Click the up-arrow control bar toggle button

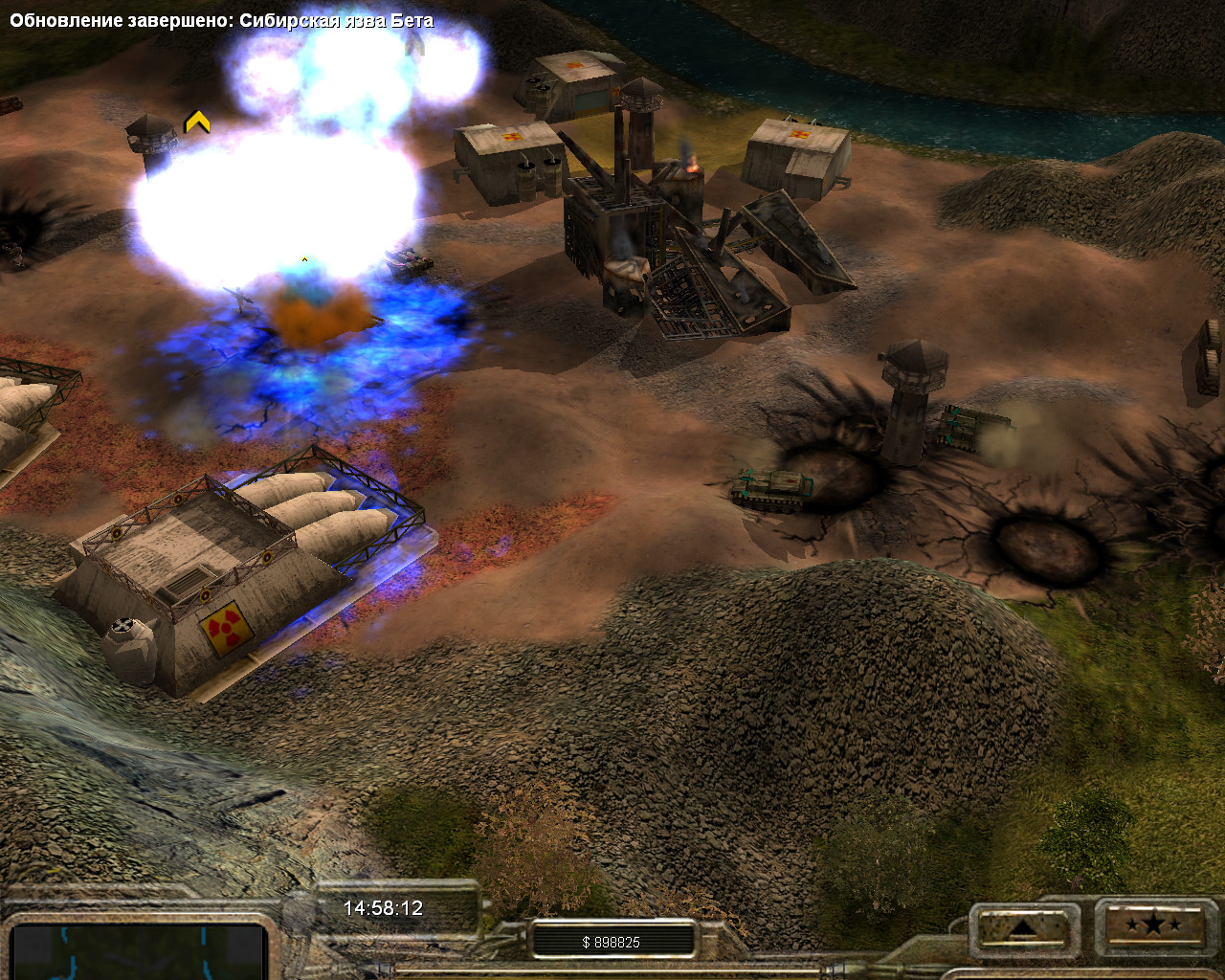1021,926
